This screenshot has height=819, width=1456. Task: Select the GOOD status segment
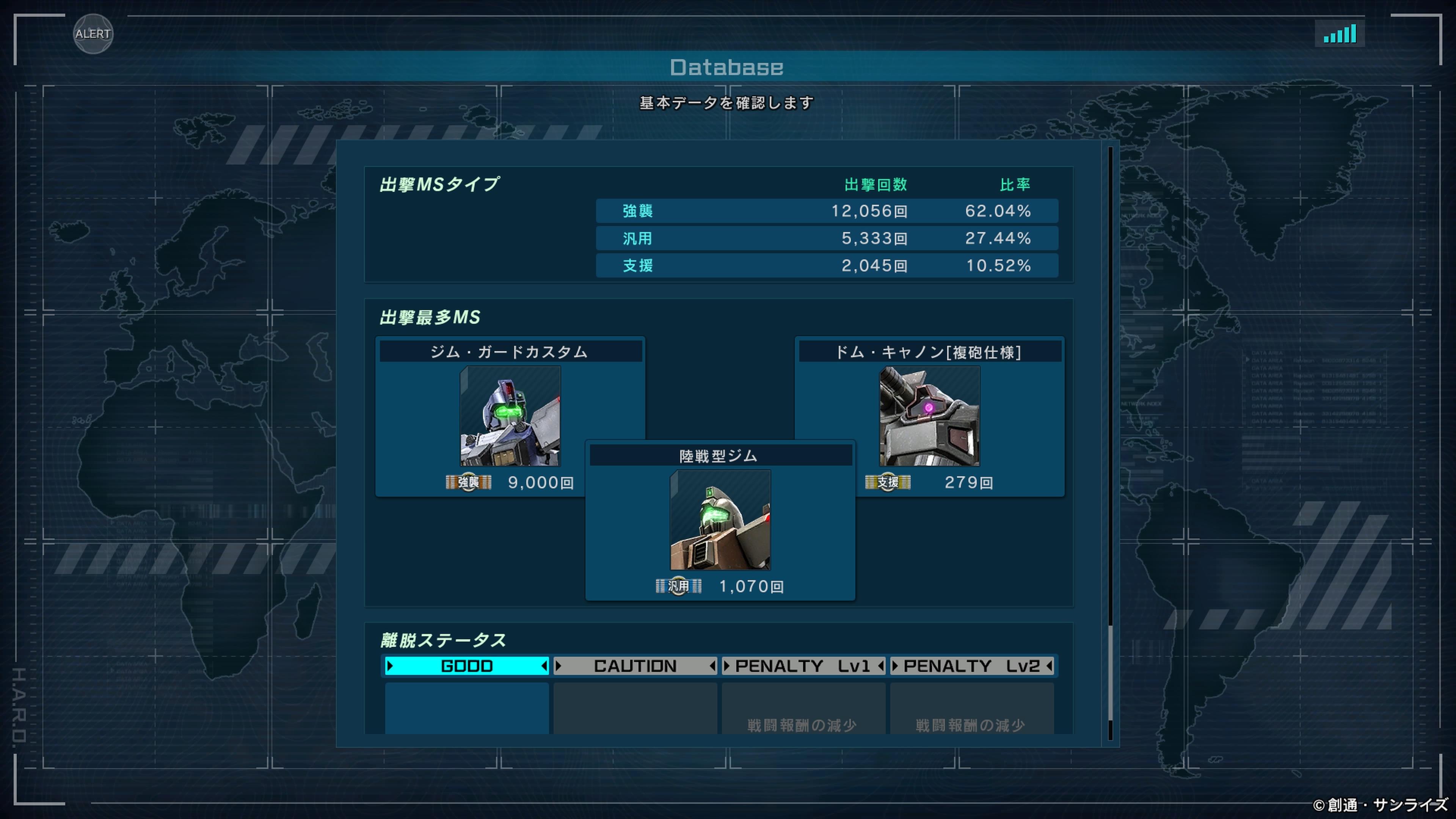pos(466,666)
